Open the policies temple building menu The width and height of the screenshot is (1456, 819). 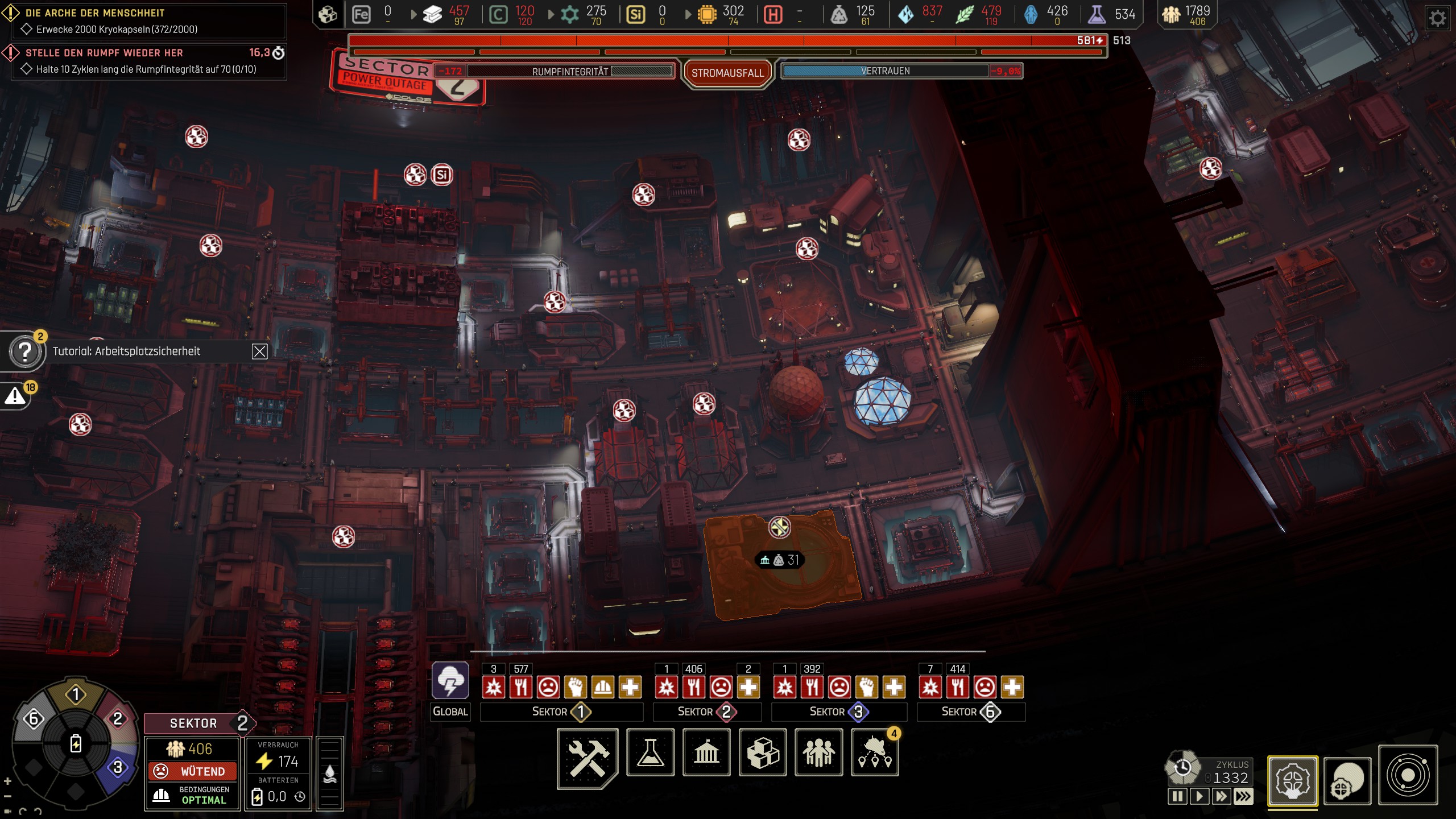pos(706,752)
